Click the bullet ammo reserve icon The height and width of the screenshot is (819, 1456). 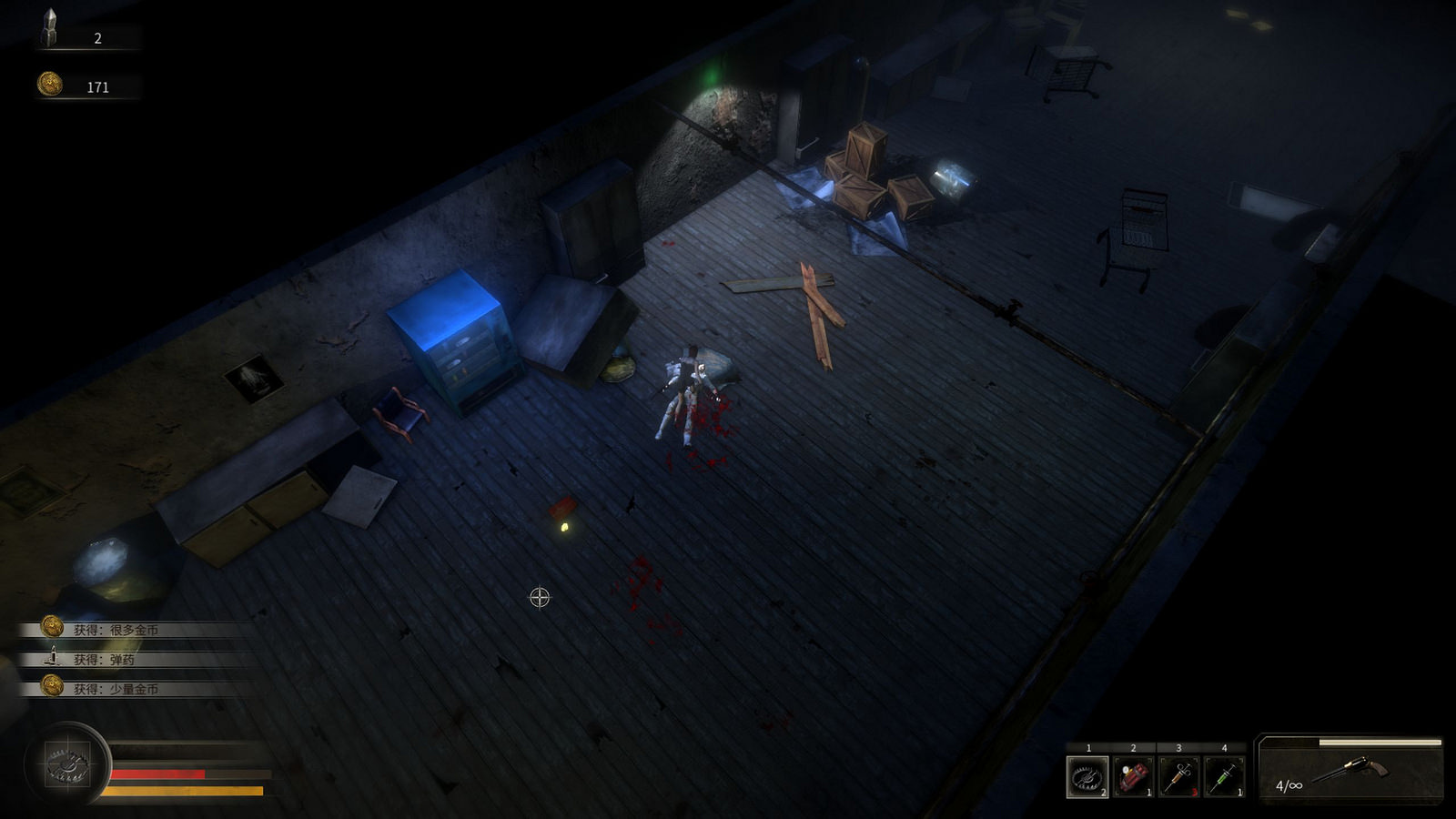click(49, 29)
